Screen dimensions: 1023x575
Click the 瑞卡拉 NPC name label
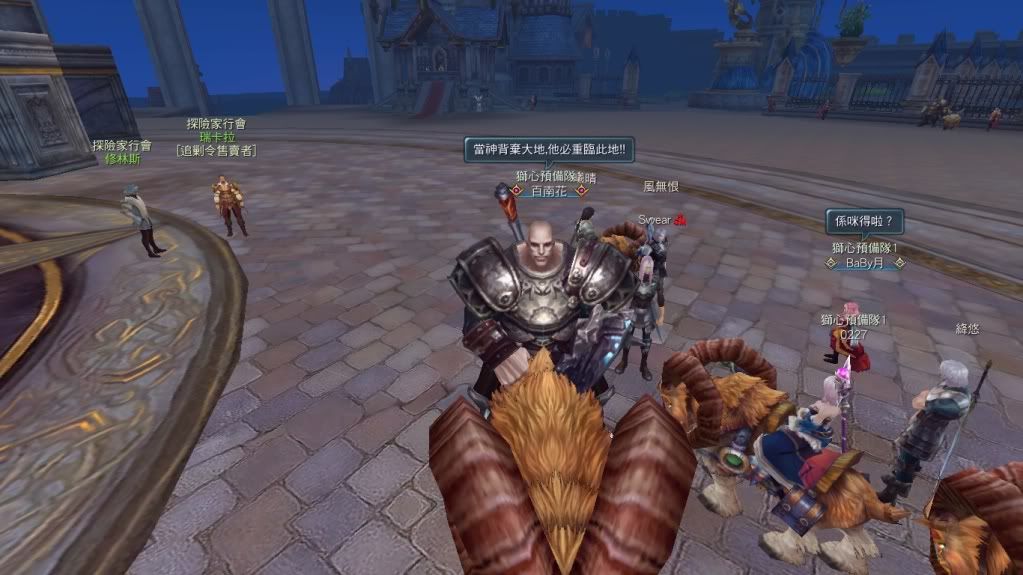[x=216, y=137]
